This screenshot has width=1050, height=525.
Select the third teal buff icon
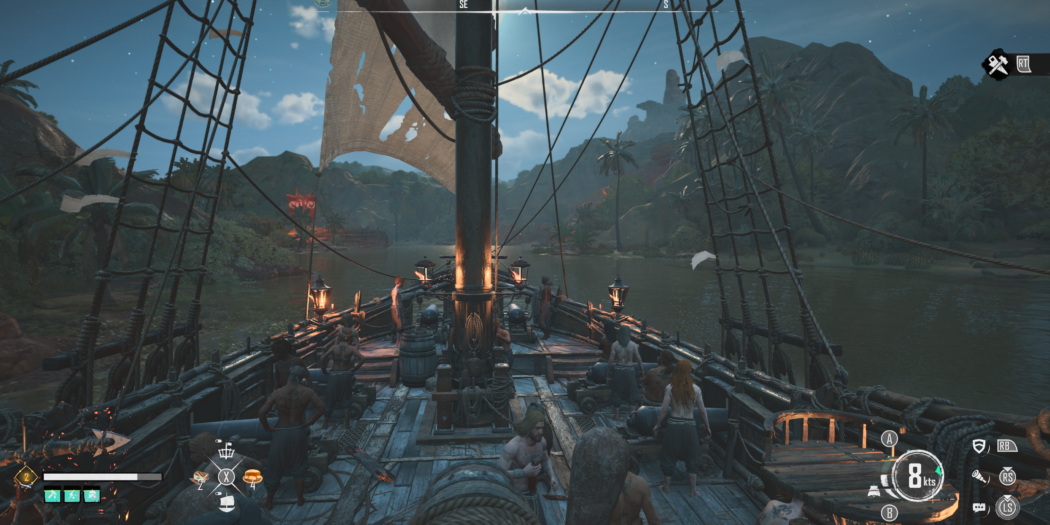tap(92, 495)
